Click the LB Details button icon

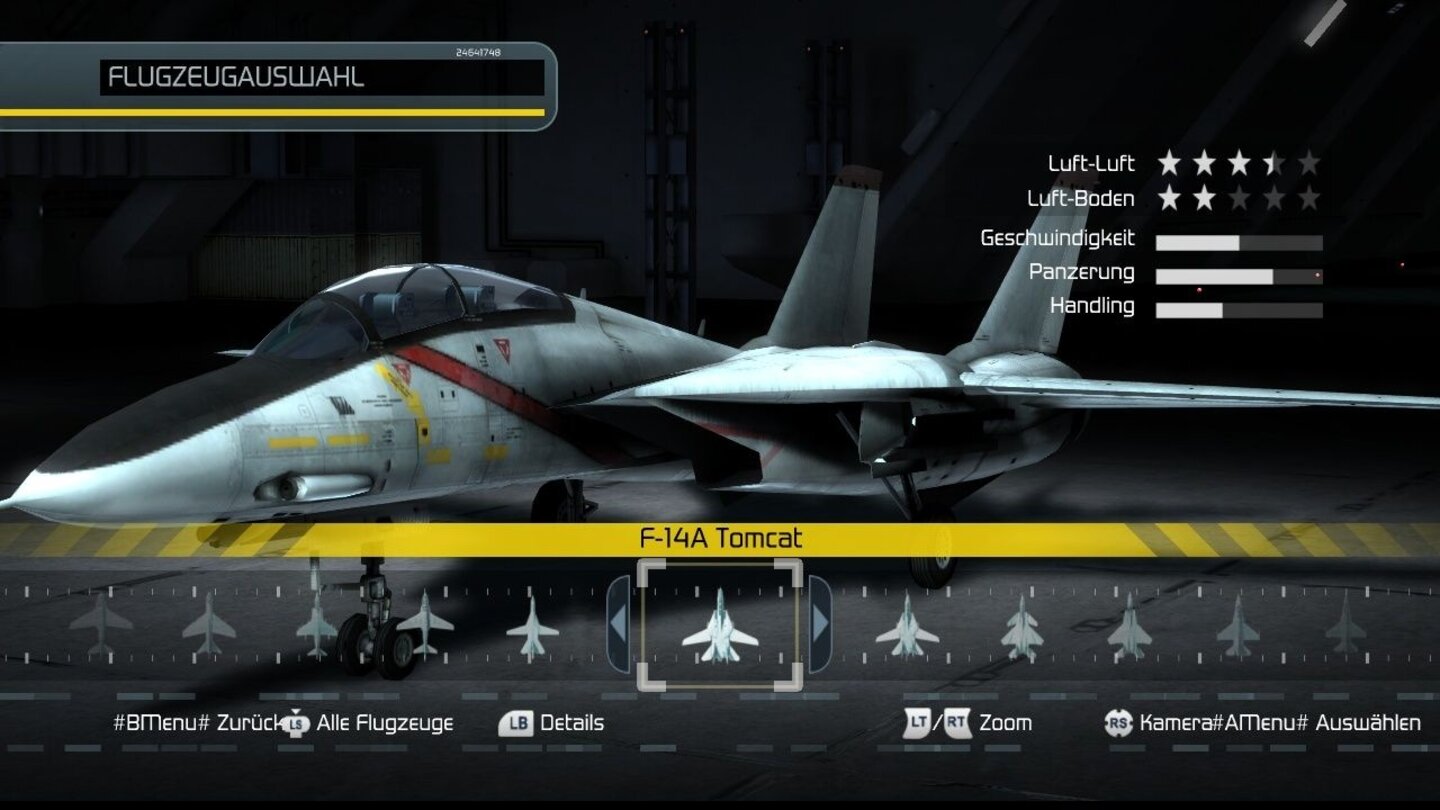click(x=516, y=721)
